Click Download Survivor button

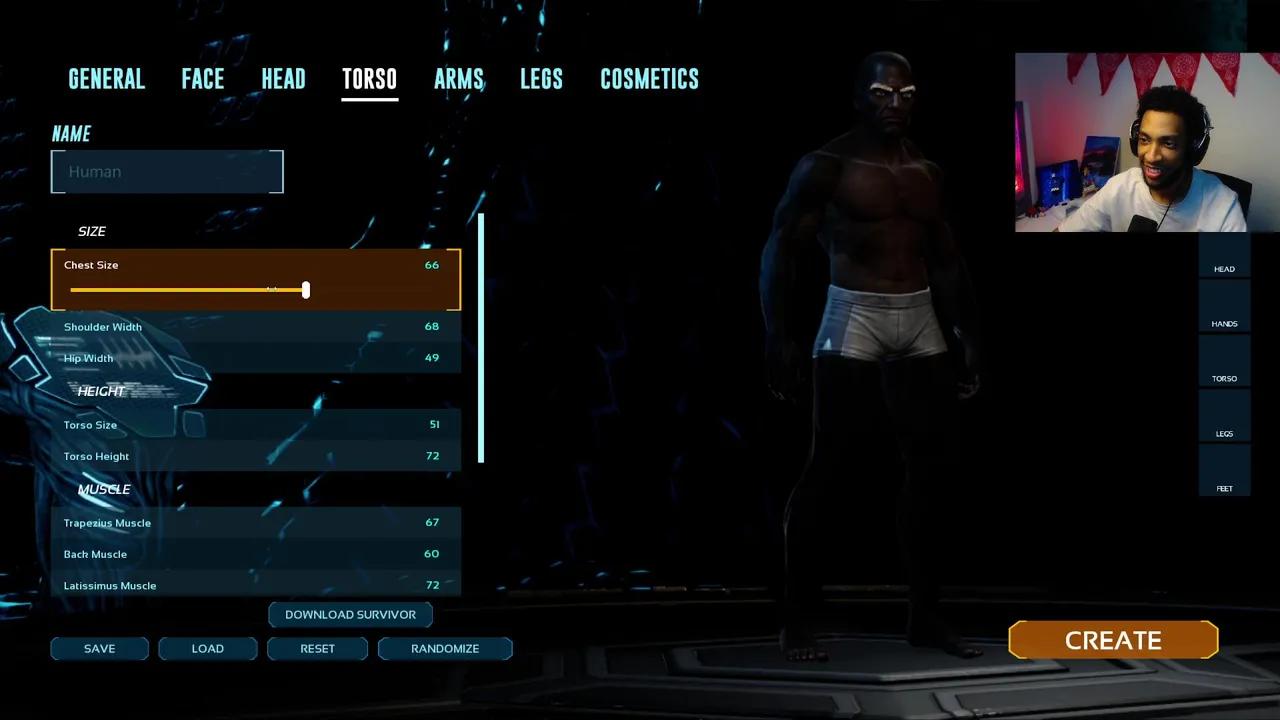click(x=350, y=615)
